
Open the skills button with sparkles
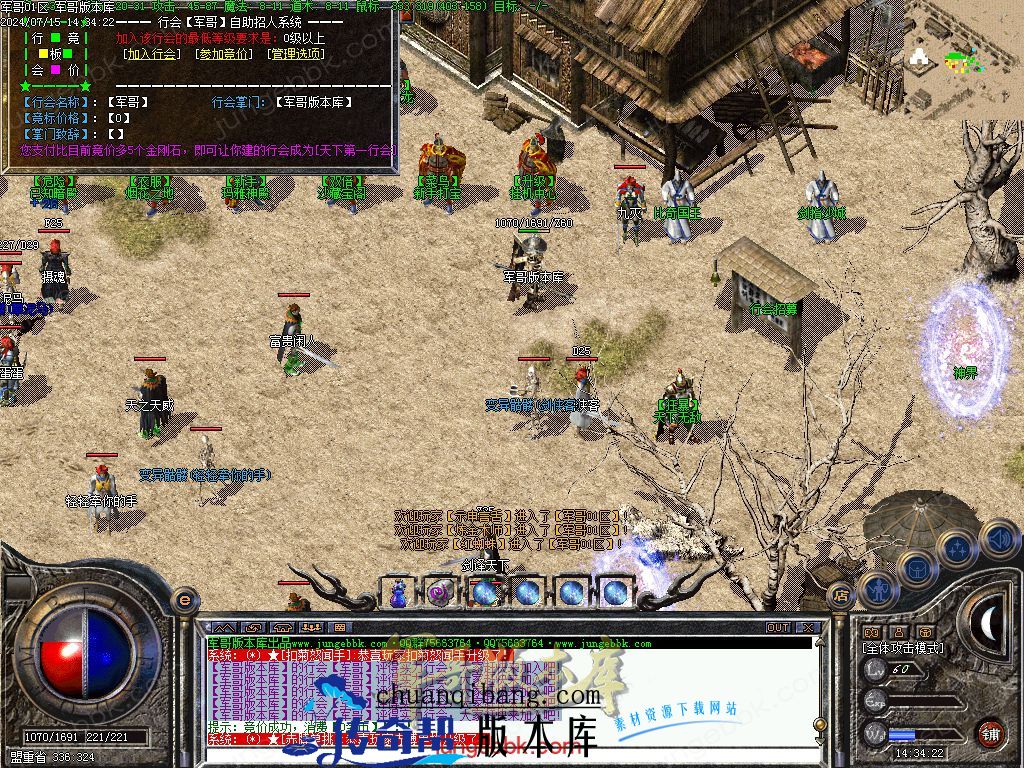tap(957, 548)
